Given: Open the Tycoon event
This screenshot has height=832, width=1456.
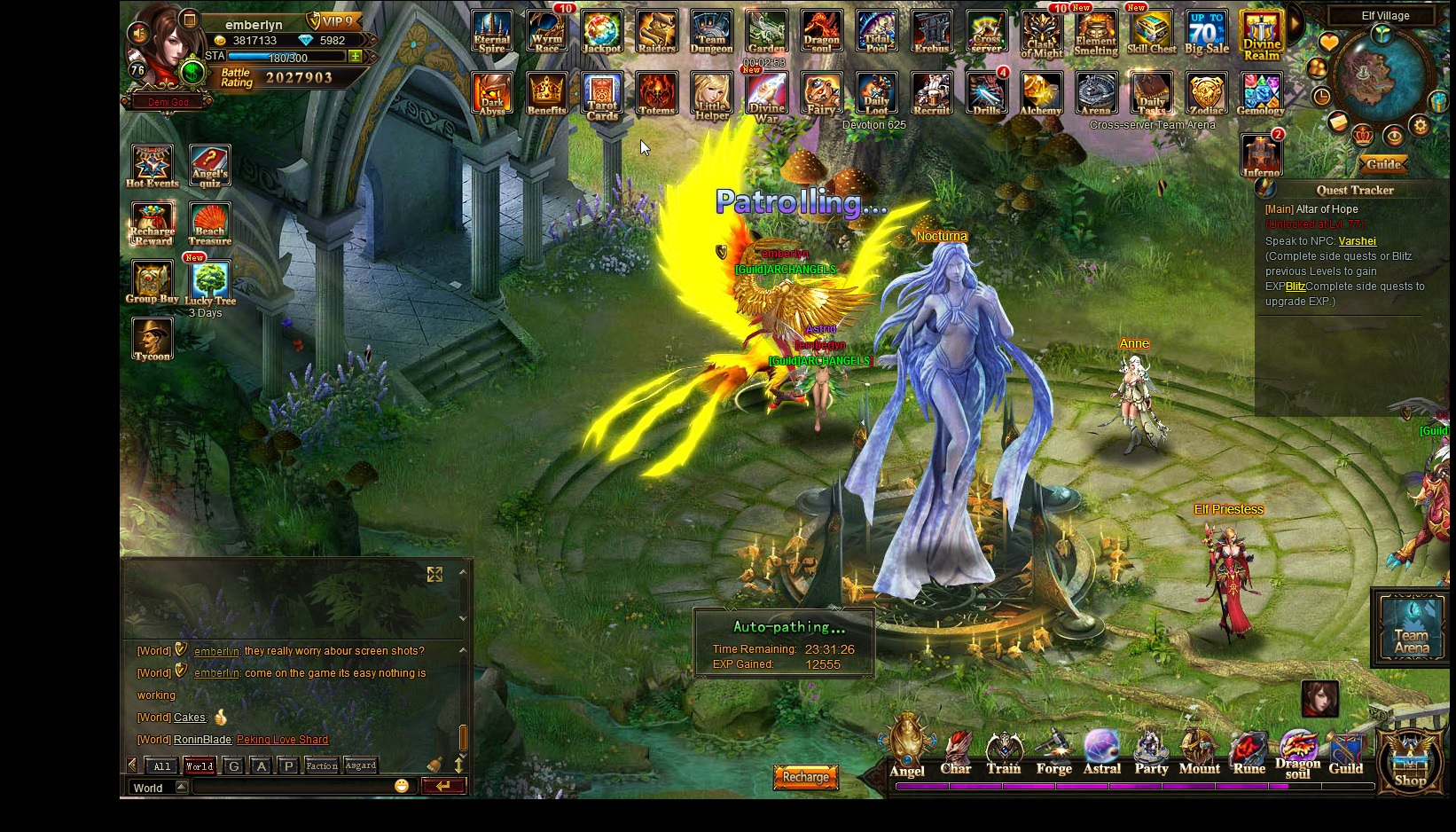Looking at the screenshot, I should click(152, 339).
